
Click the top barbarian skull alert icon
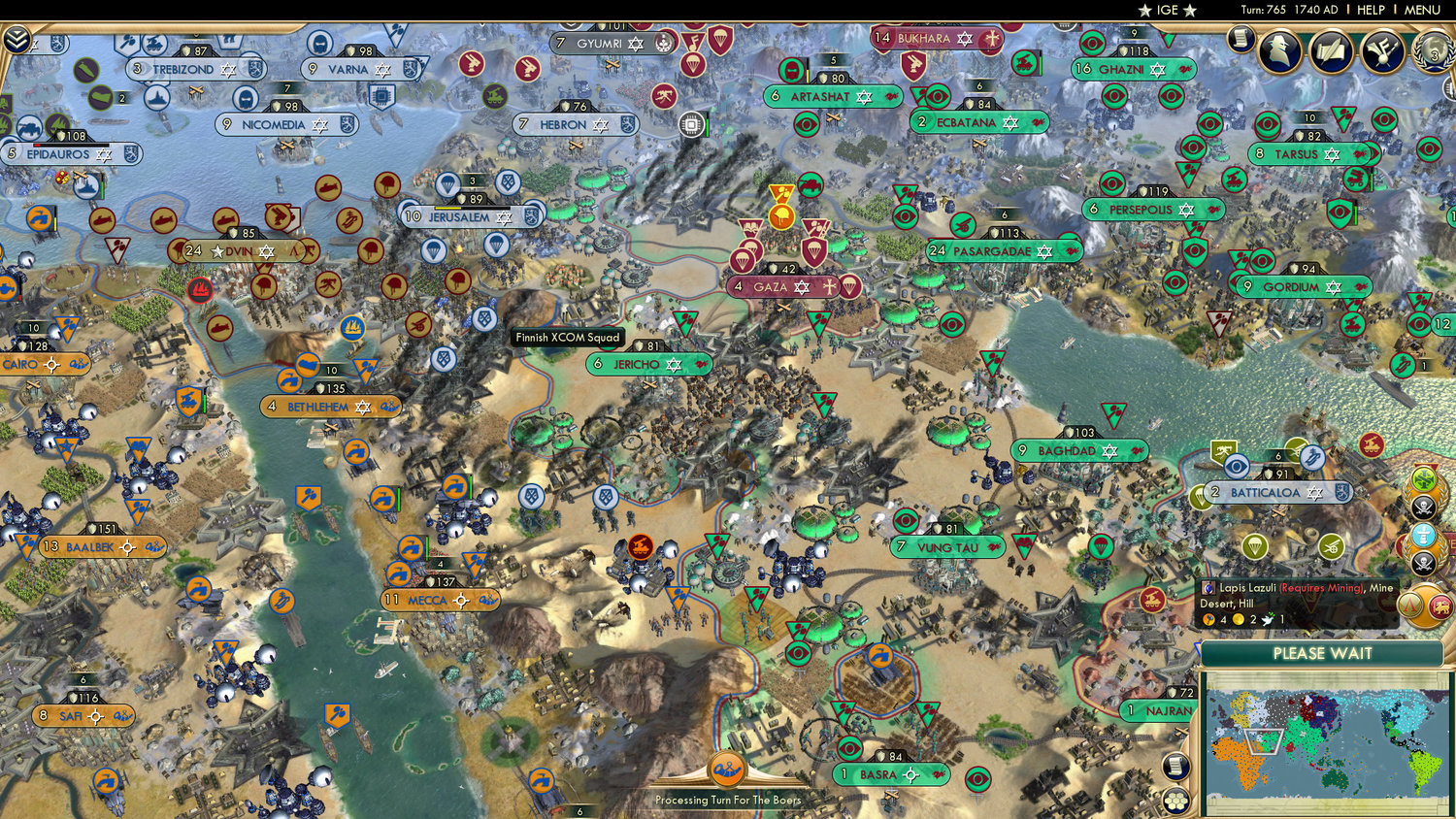[1423, 507]
